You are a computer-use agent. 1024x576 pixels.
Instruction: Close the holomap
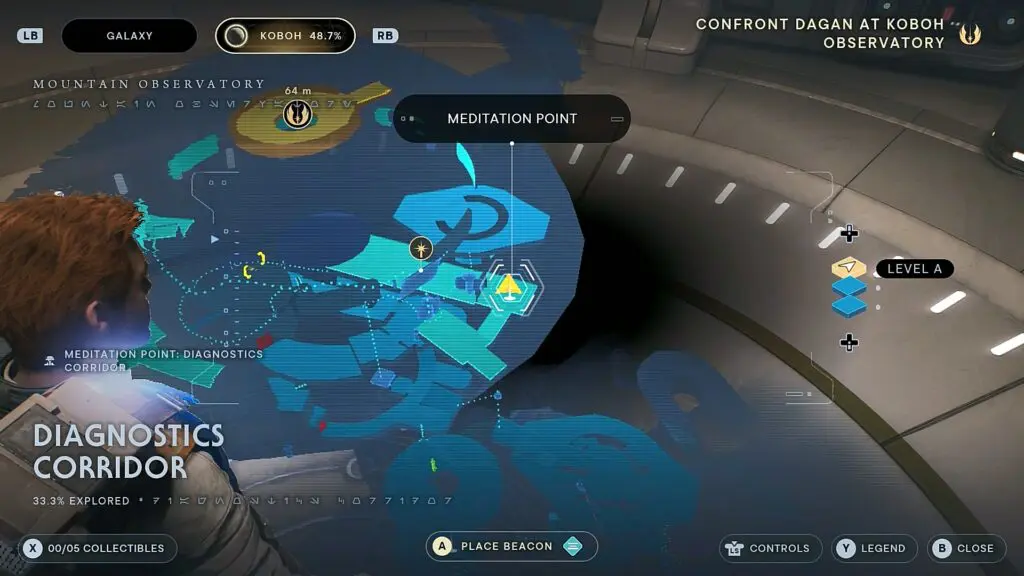pos(965,548)
